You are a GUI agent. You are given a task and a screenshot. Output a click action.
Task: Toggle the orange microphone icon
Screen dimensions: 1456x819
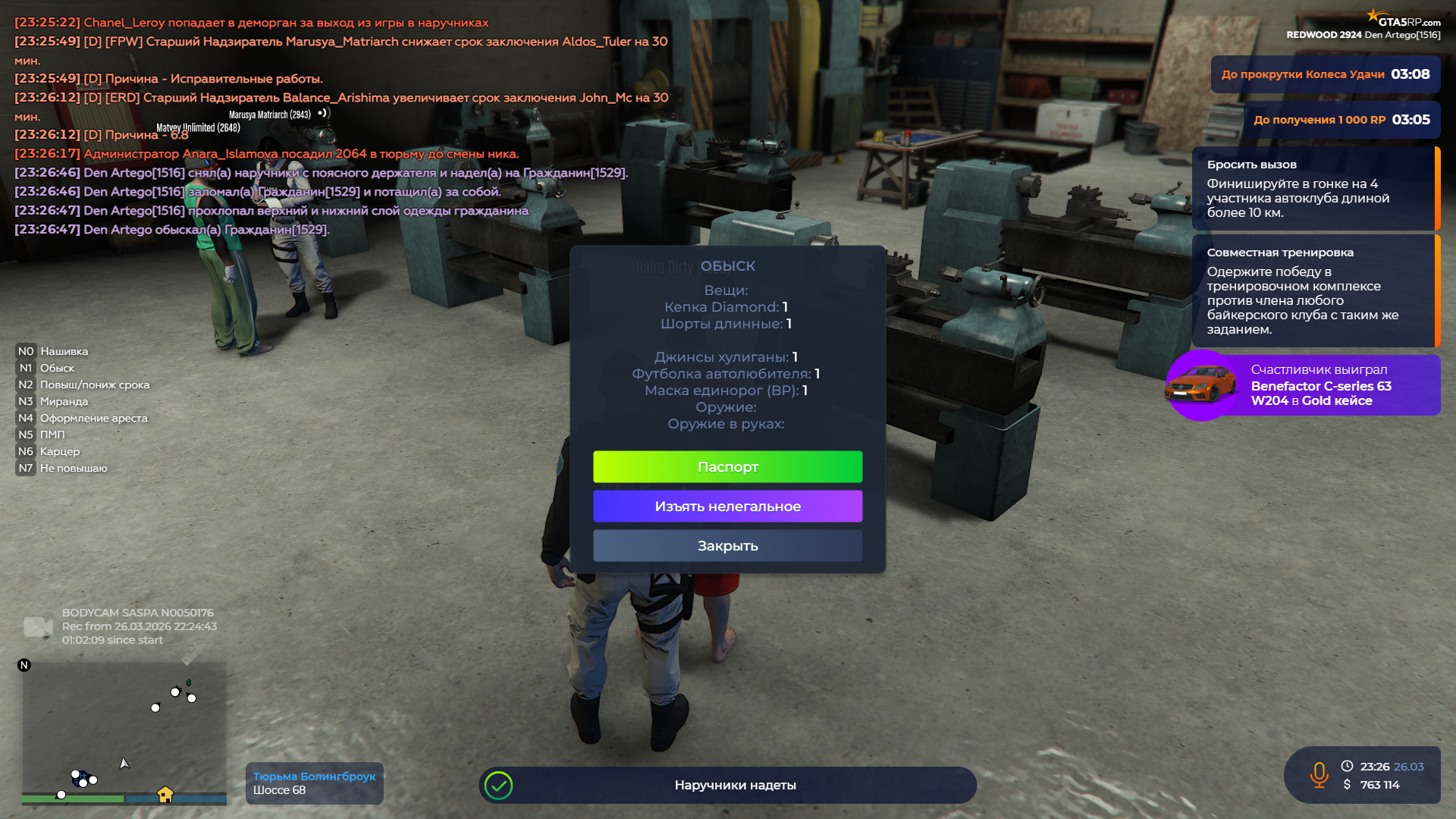tap(1319, 774)
